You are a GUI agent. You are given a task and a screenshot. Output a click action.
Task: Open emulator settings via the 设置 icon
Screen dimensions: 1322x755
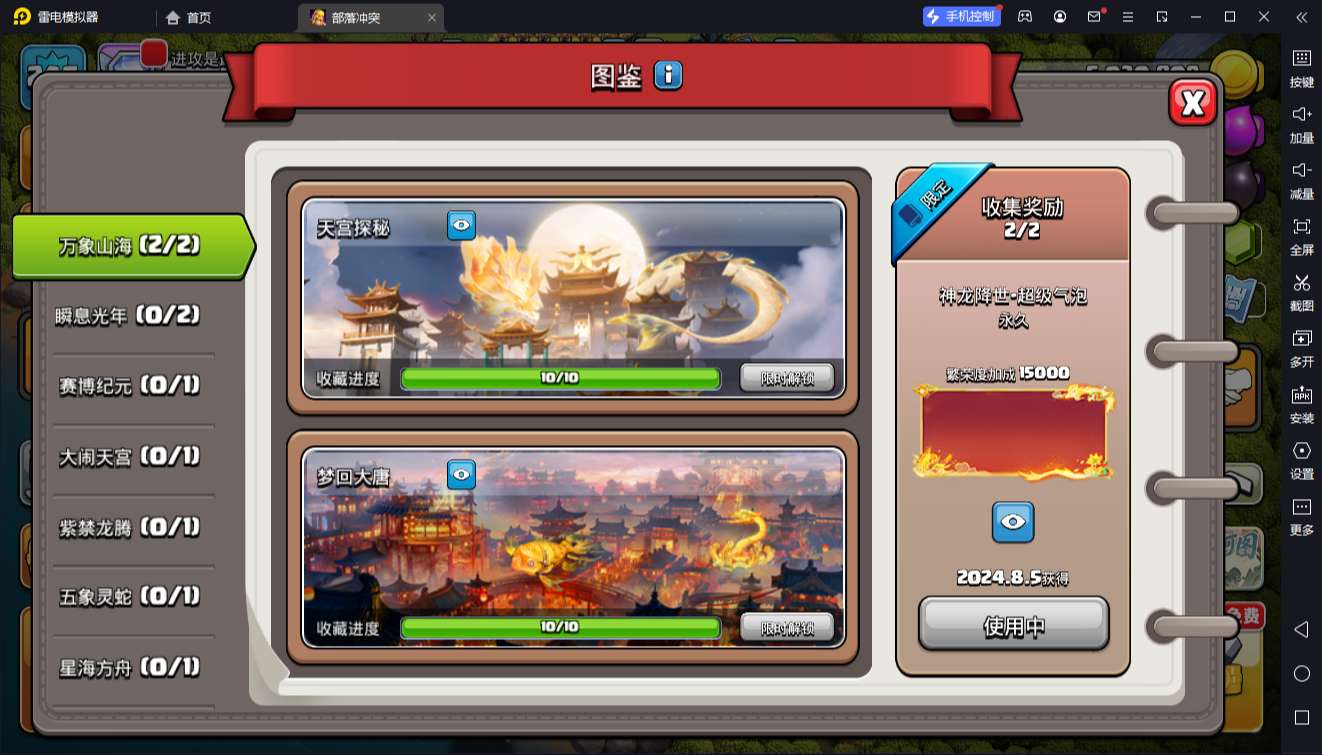pos(1302,462)
